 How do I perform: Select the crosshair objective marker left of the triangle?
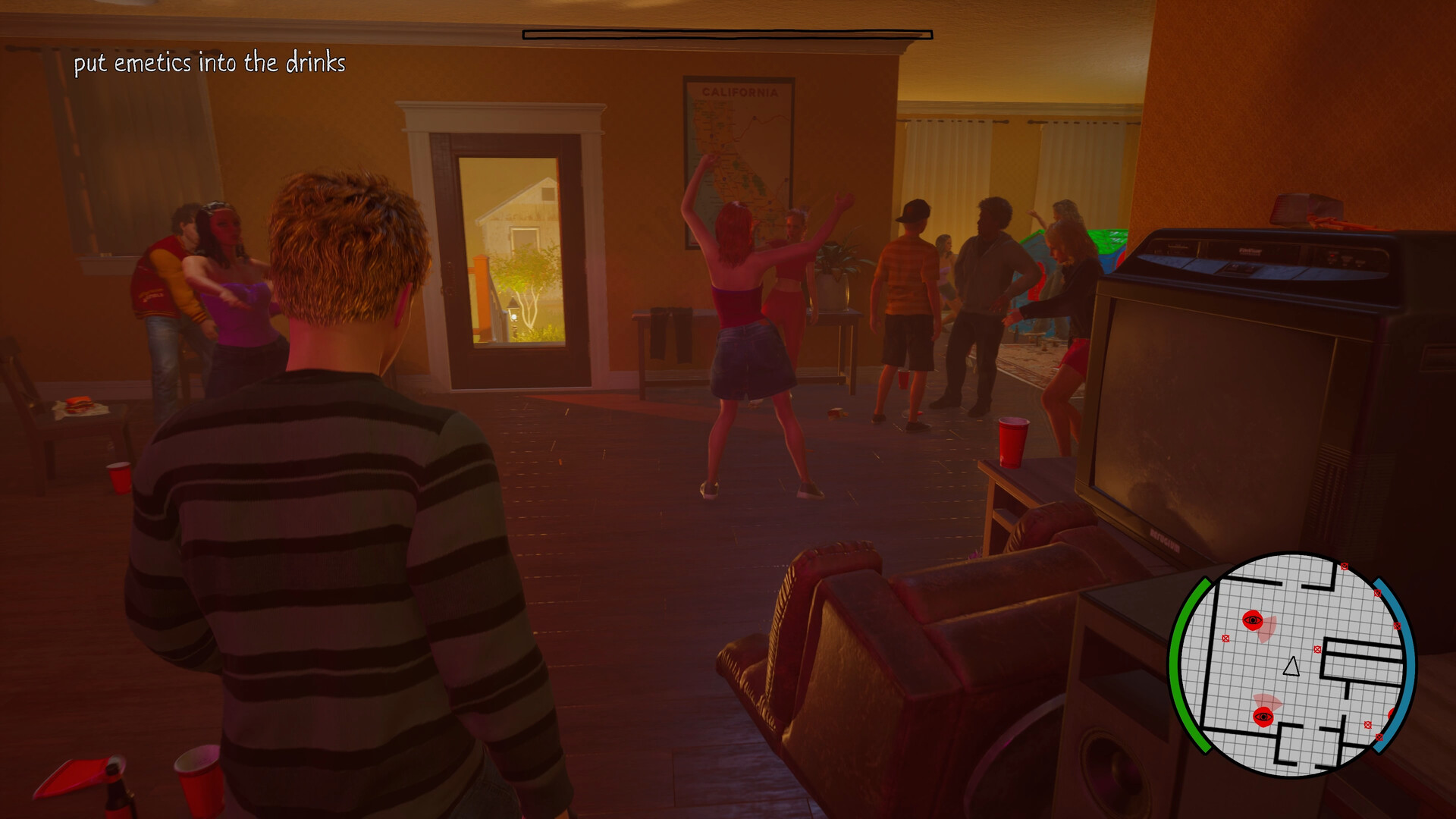[1226, 639]
